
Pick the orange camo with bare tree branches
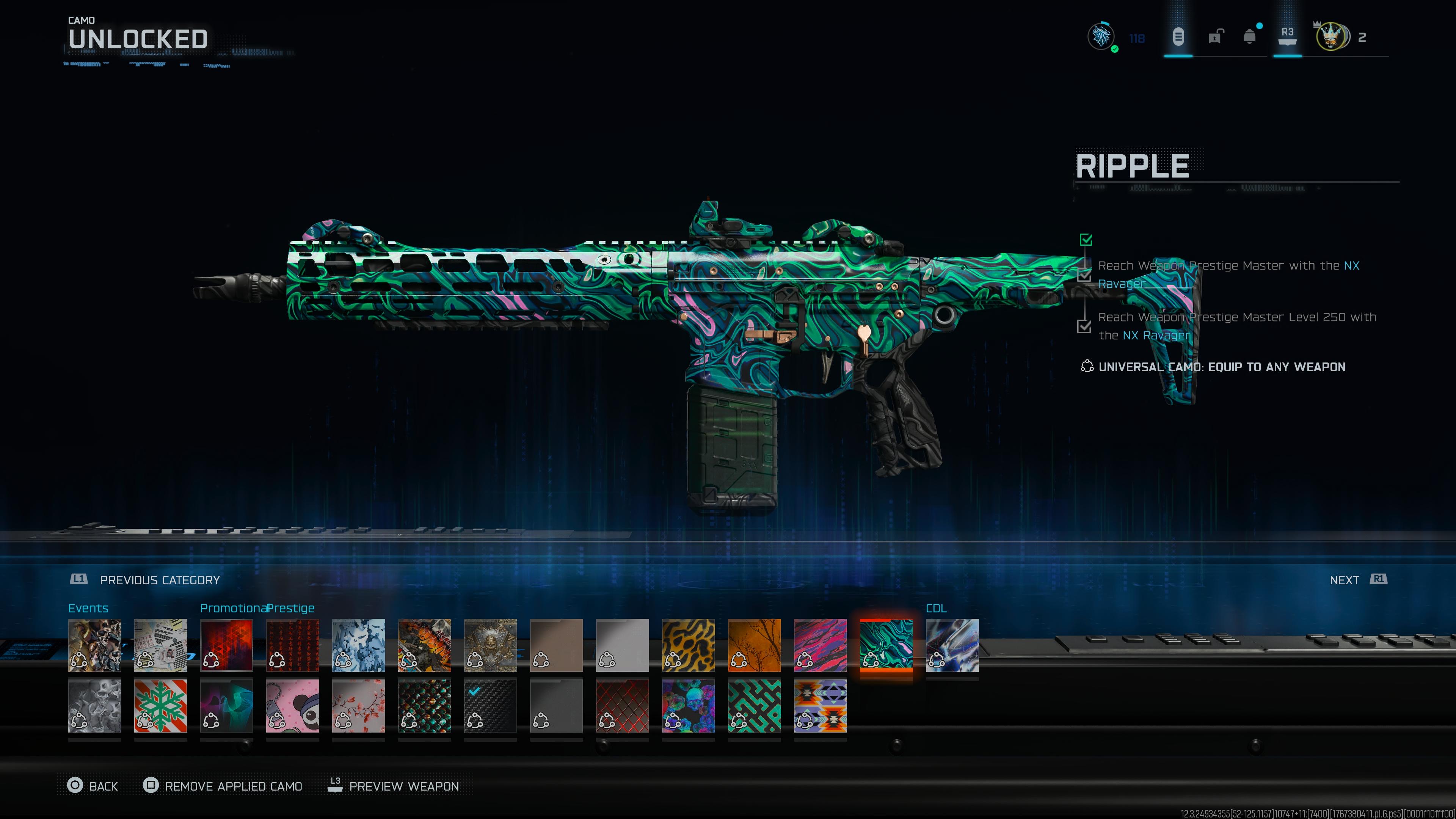coord(754,645)
